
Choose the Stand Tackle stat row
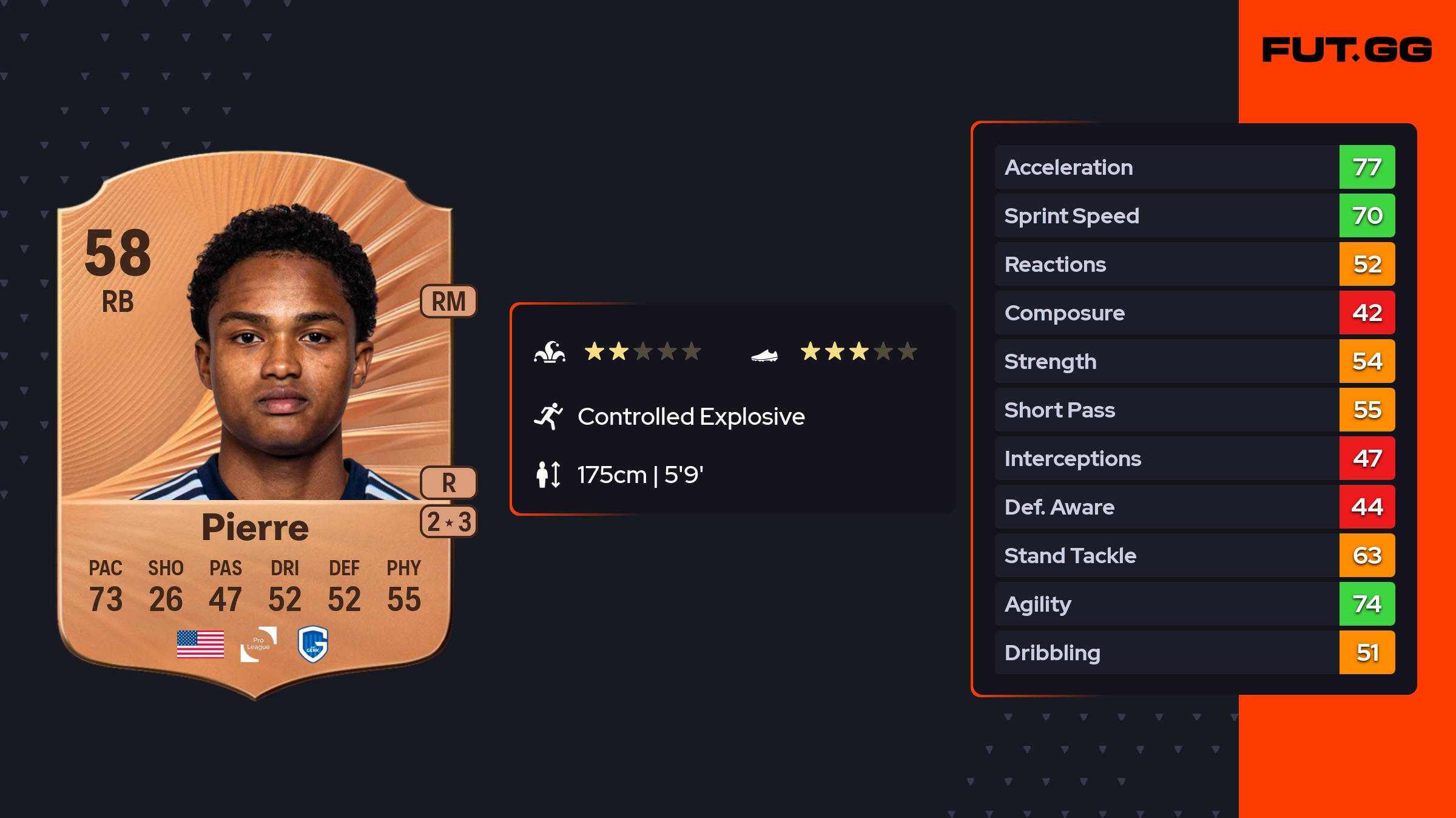(x=1194, y=556)
